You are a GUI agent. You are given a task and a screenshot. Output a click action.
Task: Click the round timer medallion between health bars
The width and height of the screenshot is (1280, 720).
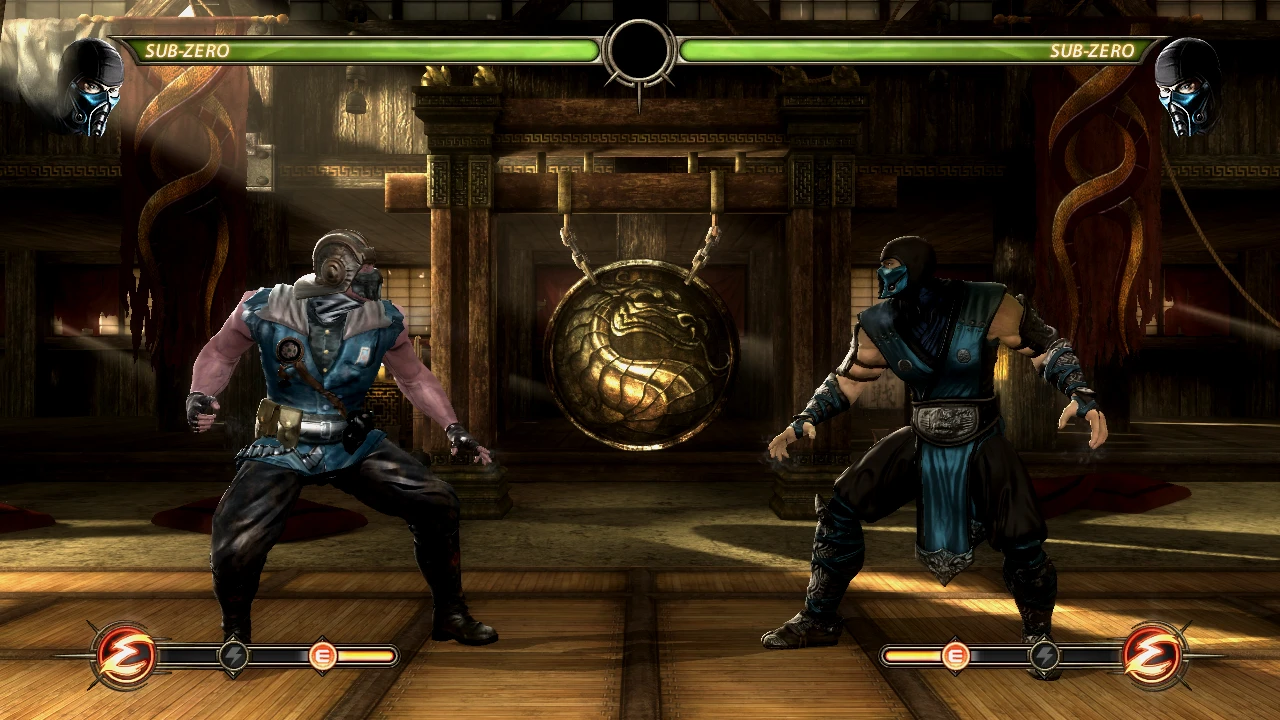pyautogui.click(x=638, y=51)
